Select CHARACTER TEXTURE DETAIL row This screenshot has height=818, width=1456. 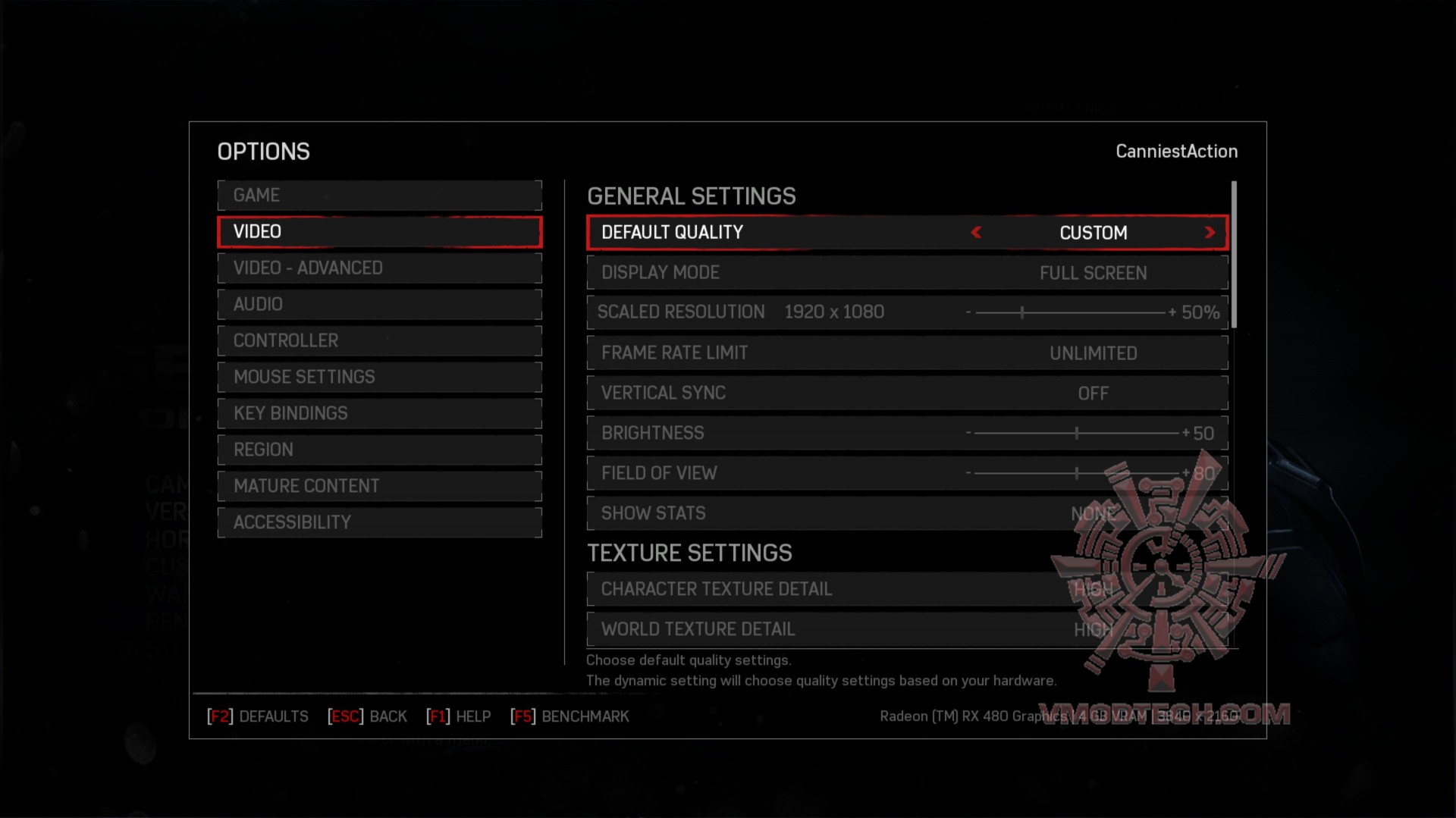click(x=907, y=589)
